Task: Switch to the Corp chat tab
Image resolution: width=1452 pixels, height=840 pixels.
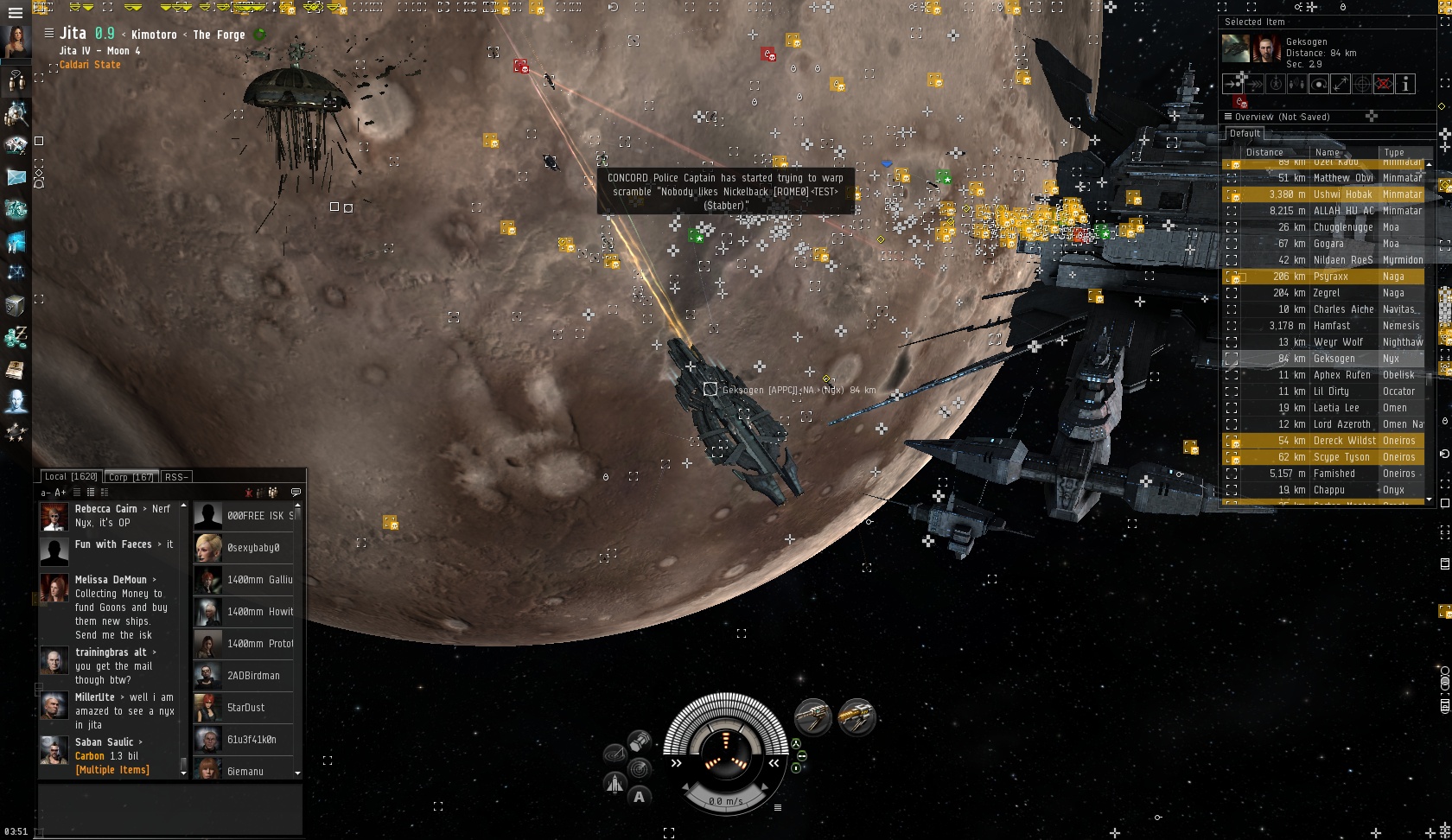Action: tap(131, 477)
